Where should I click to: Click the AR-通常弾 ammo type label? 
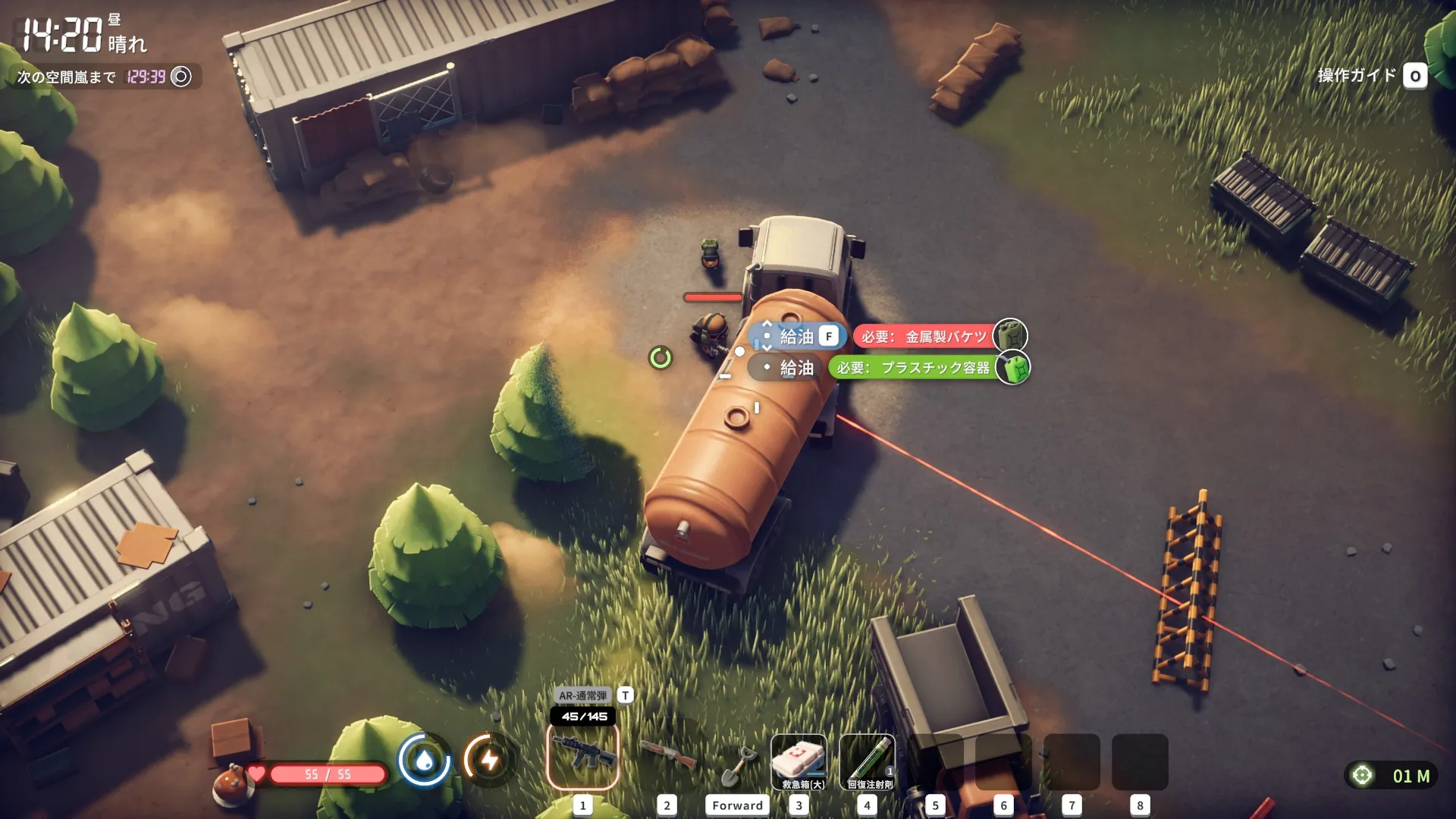(582, 695)
